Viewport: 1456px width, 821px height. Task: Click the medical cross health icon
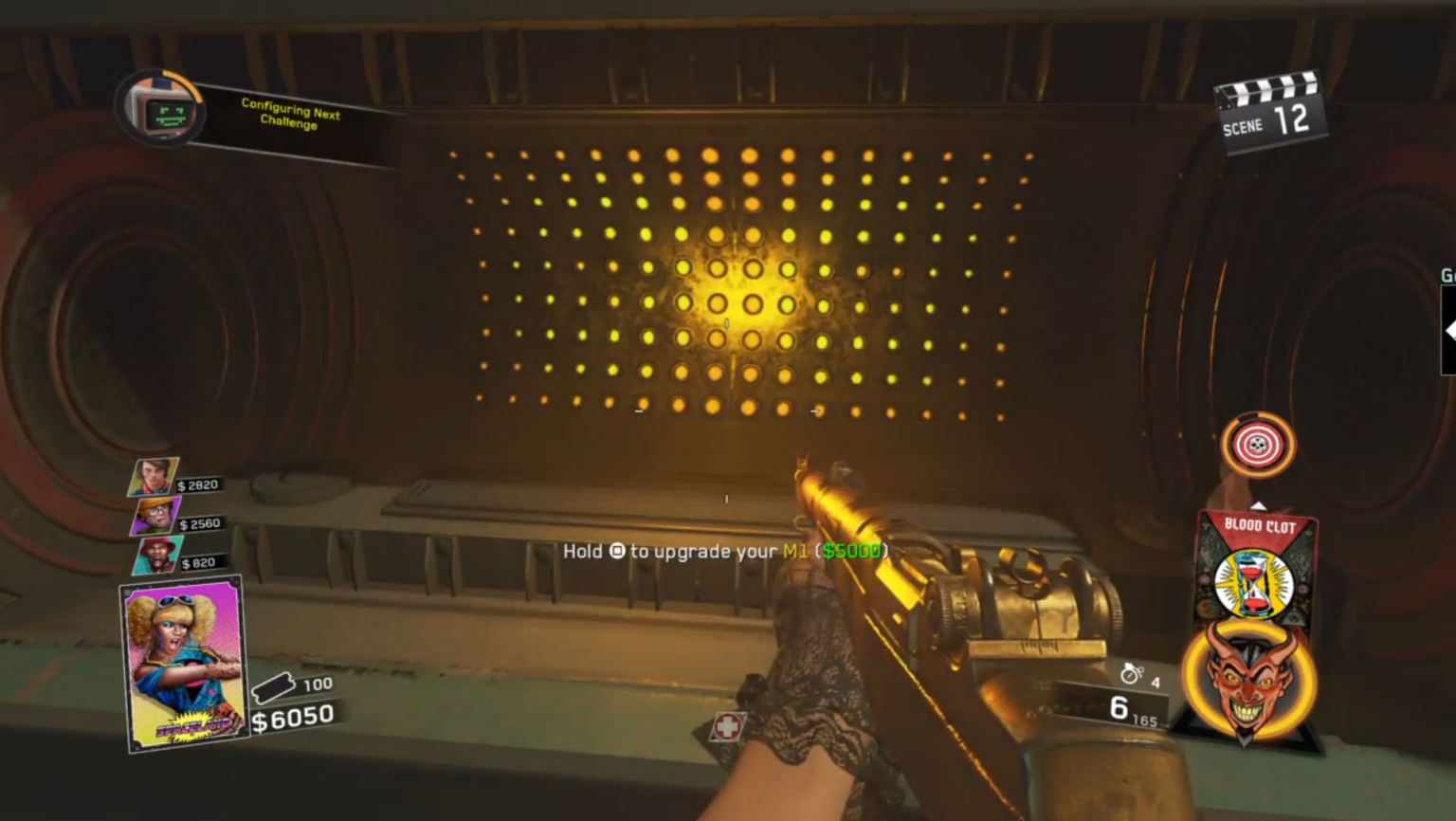[726, 728]
